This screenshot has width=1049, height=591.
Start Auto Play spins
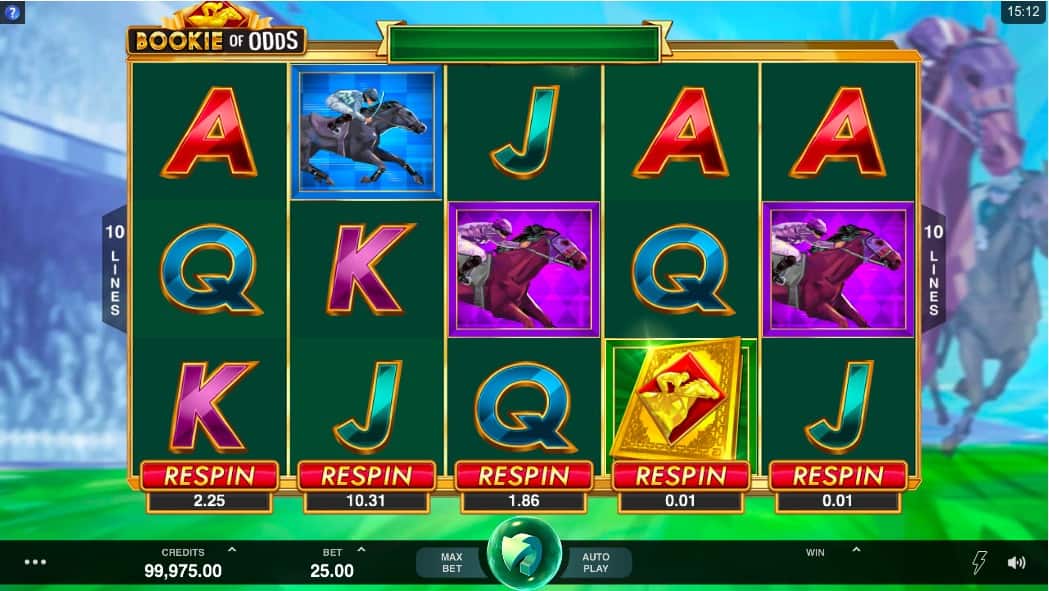pyautogui.click(x=596, y=562)
